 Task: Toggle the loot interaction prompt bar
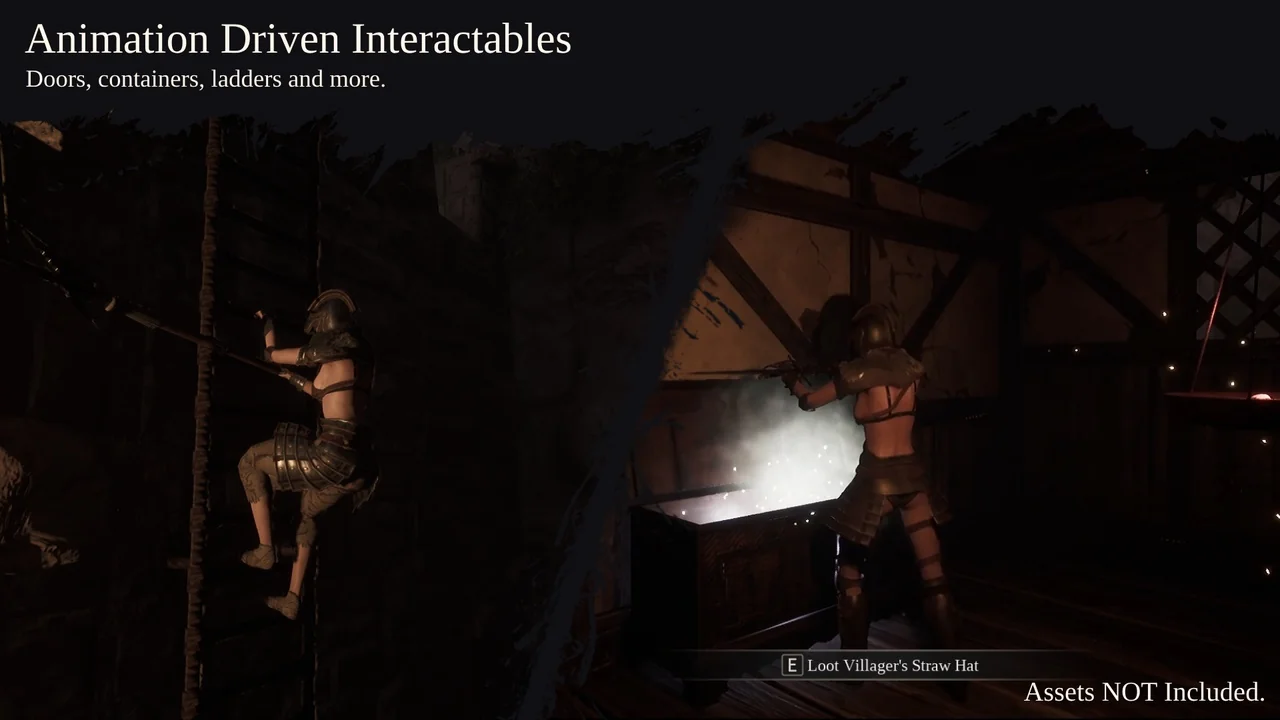(882, 666)
